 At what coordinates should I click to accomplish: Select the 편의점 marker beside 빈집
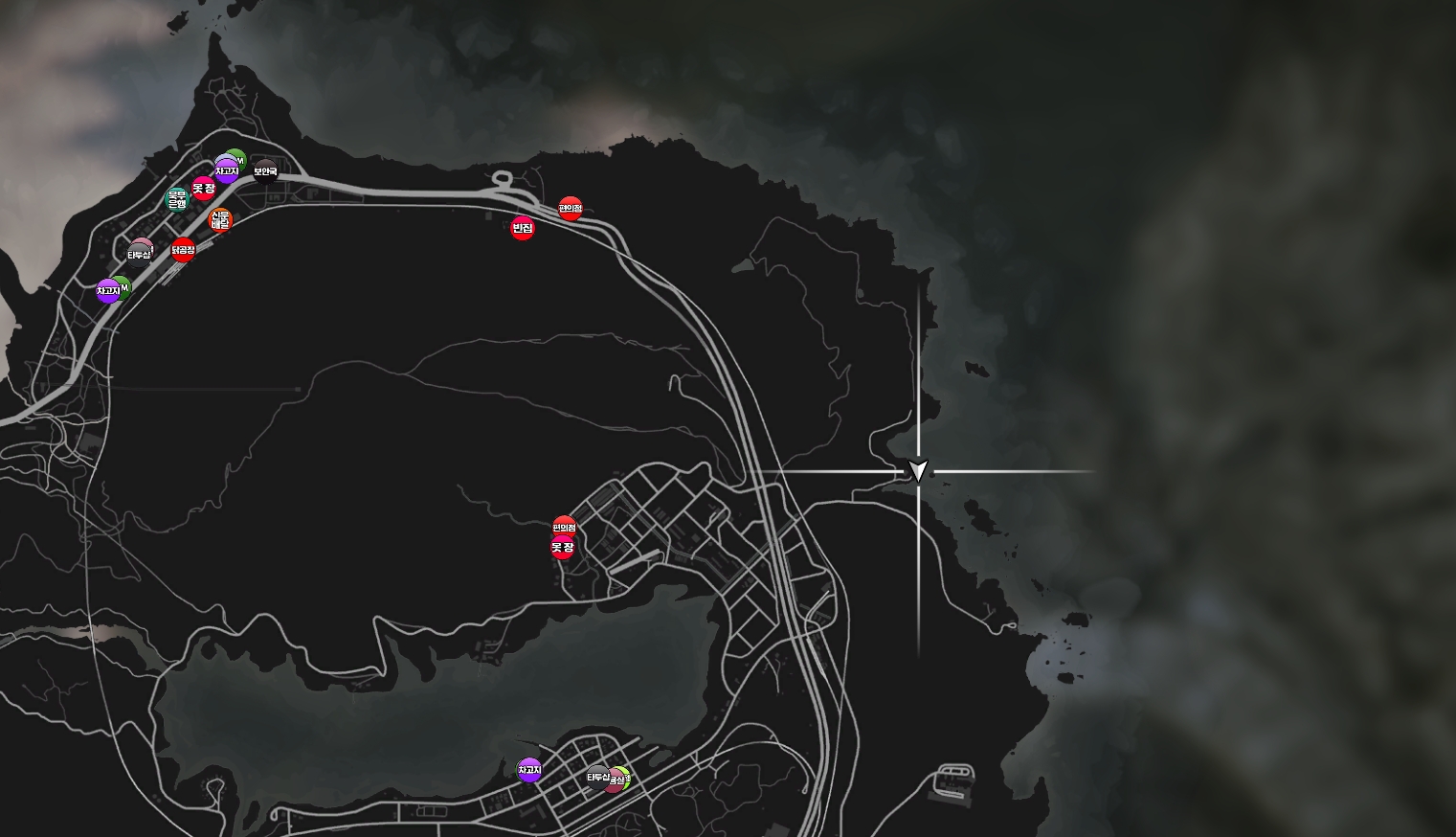[571, 208]
